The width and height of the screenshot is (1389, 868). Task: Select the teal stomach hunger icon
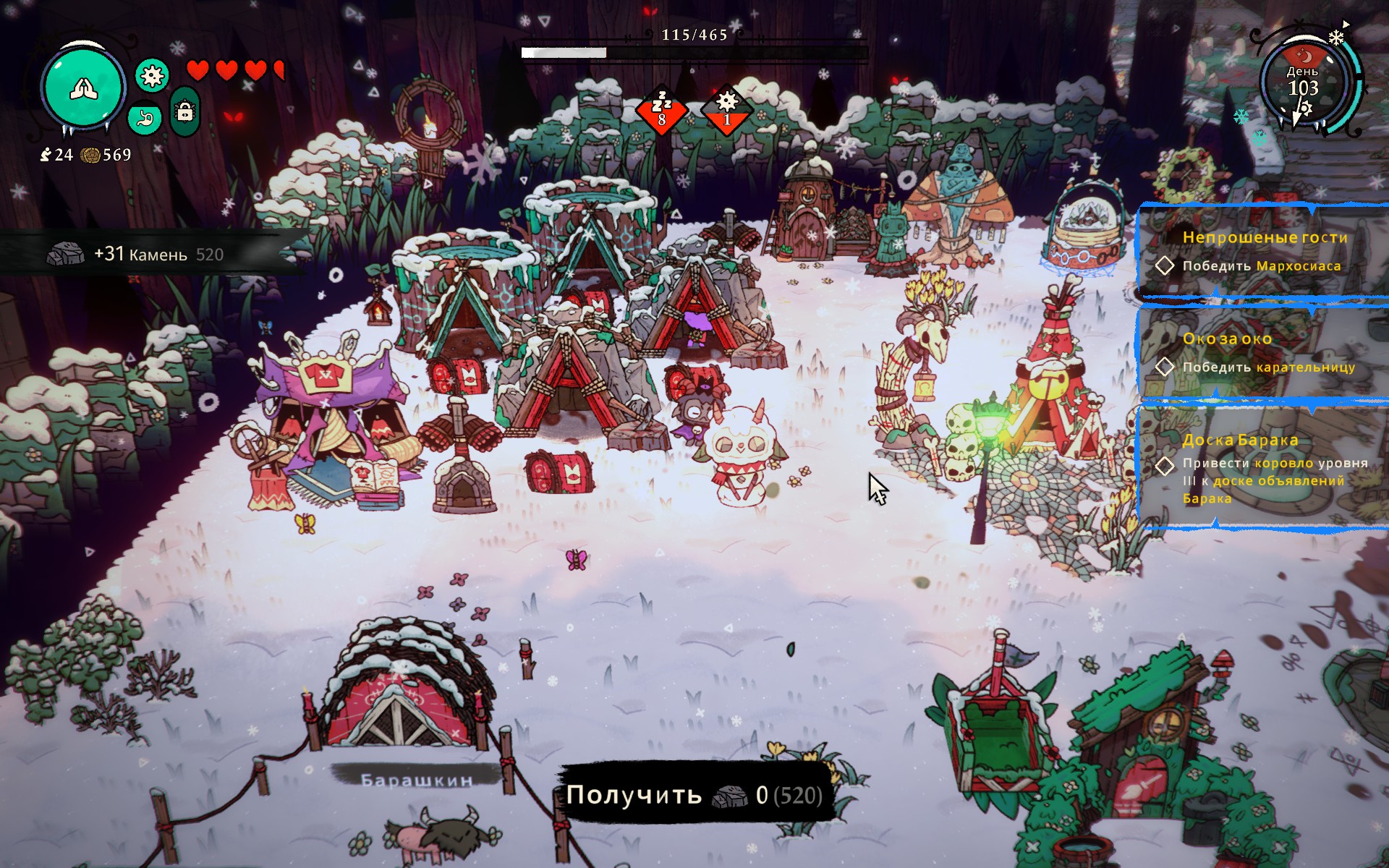pos(145,118)
